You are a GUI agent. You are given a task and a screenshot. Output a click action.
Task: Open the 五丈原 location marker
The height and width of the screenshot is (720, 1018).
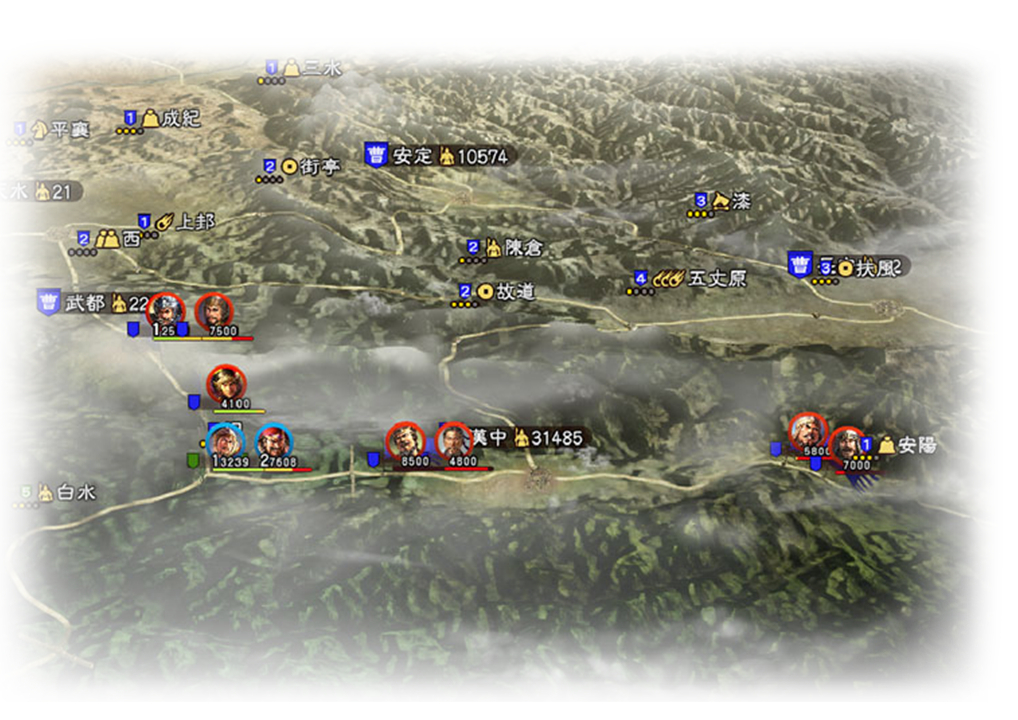click(717, 279)
